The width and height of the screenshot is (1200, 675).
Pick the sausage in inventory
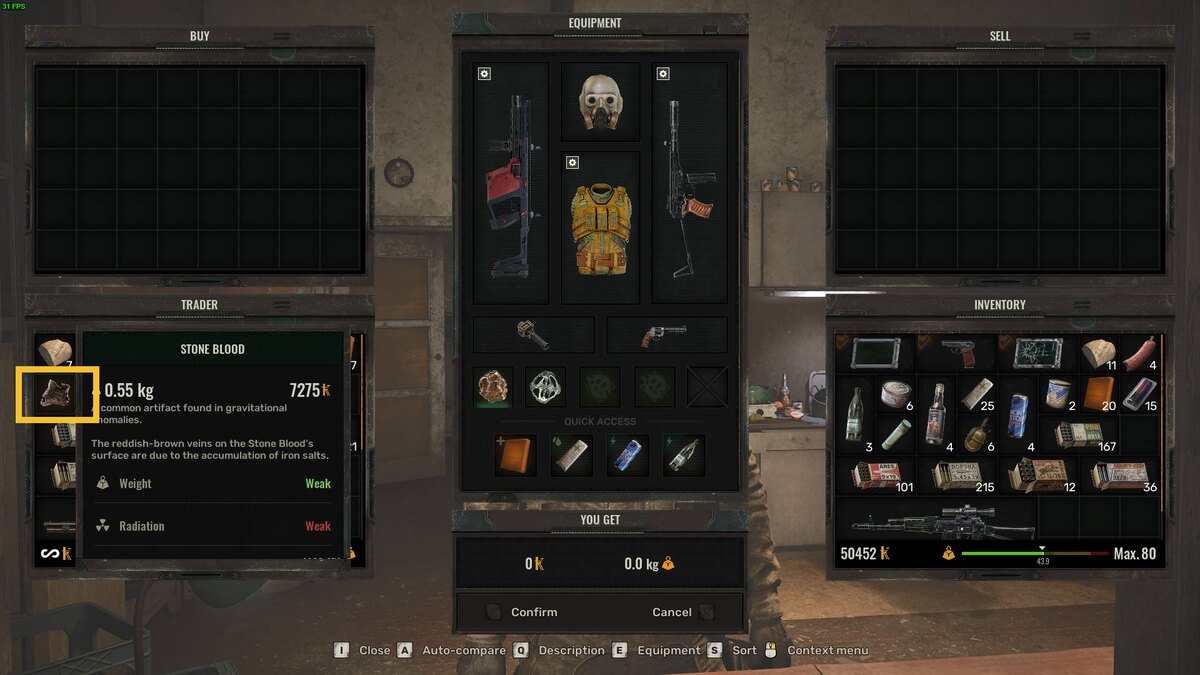tap(1139, 353)
